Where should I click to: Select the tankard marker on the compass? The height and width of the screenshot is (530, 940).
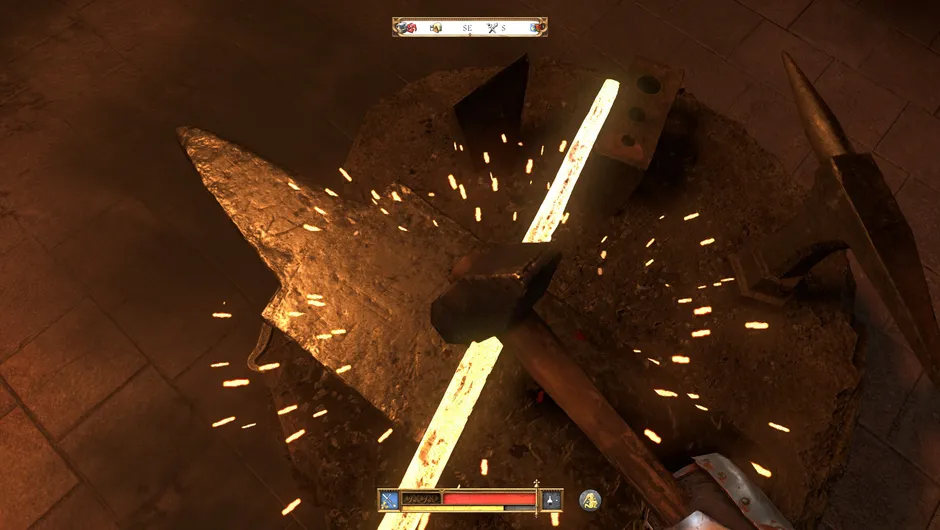(x=435, y=28)
